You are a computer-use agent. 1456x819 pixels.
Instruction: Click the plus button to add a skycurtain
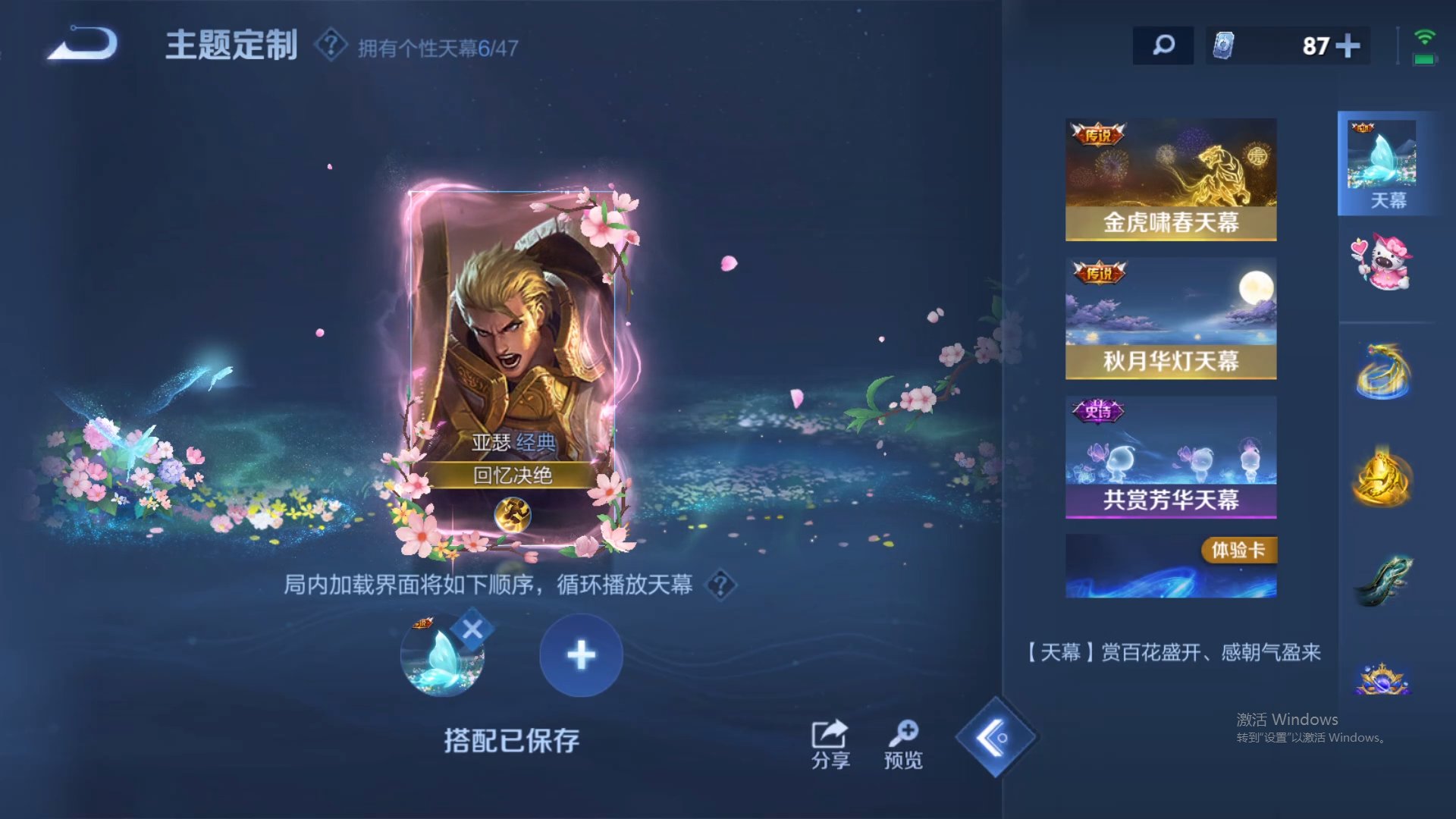(580, 654)
